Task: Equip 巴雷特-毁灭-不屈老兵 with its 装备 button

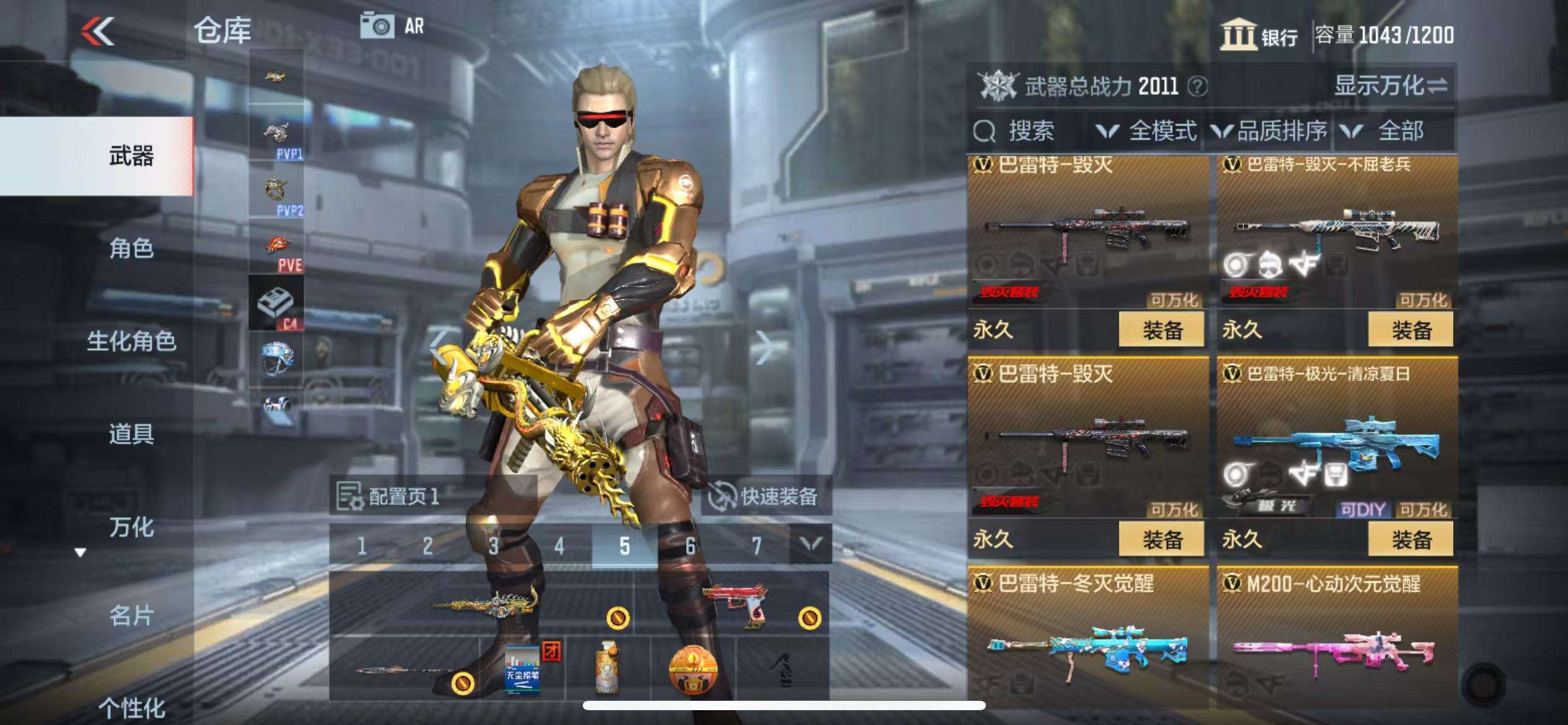Action: [1411, 330]
